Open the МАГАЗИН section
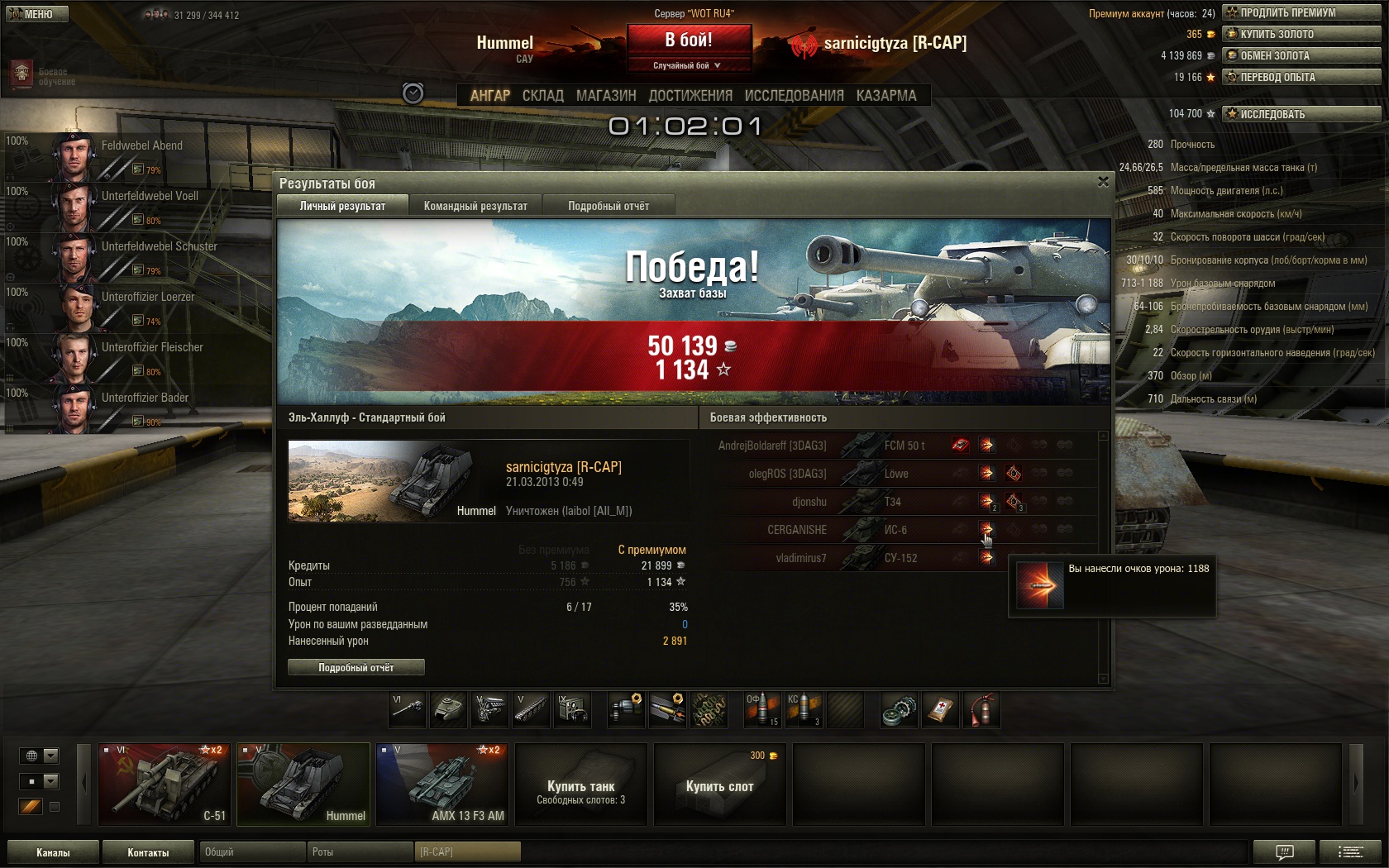 [x=606, y=96]
